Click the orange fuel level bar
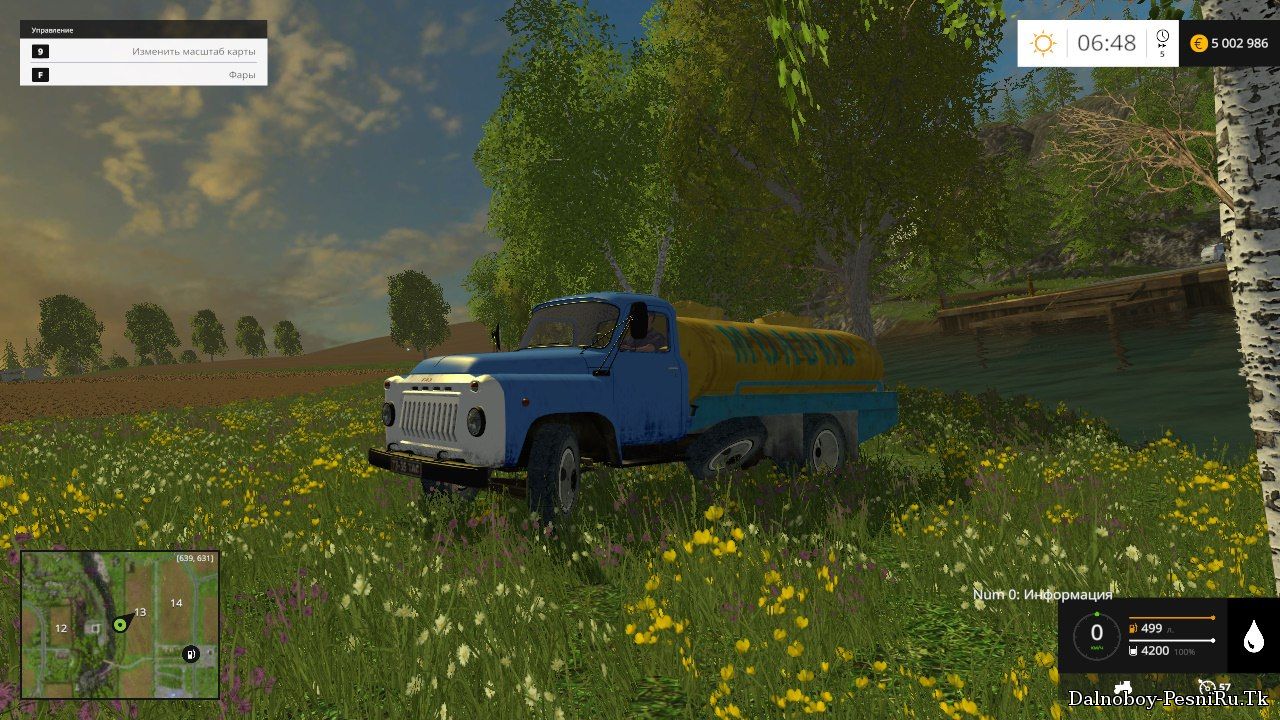The height and width of the screenshot is (720, 1280). [x=1172, y=617]
